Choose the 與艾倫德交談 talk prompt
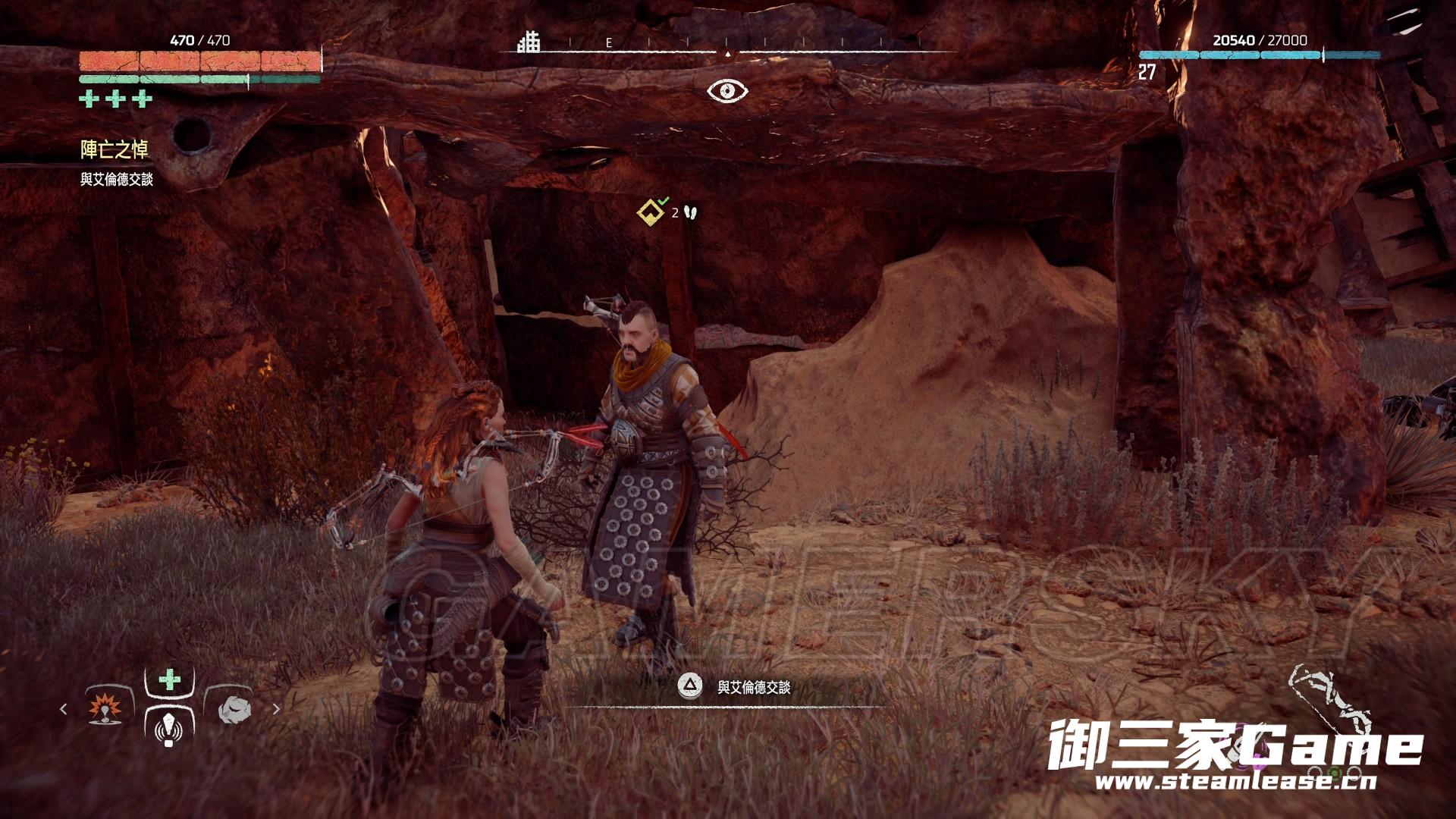Screen dimensions: 1456x819 754,687
